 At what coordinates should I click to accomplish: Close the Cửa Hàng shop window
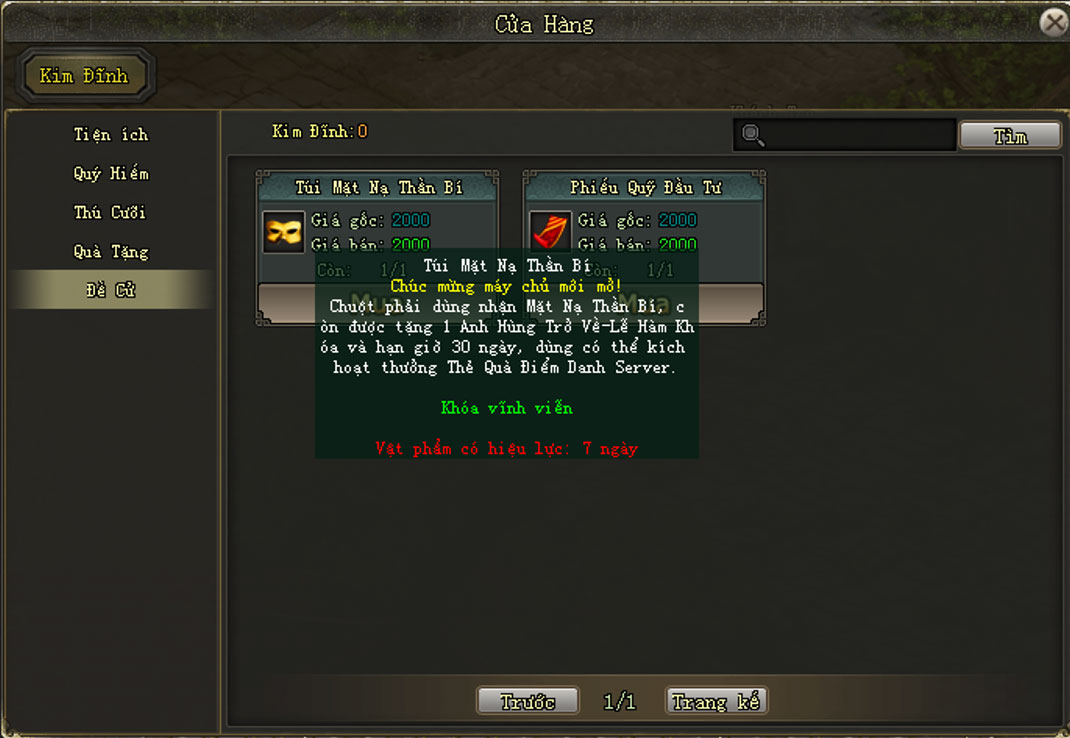pyautogui.click(x=1053, y=22)
